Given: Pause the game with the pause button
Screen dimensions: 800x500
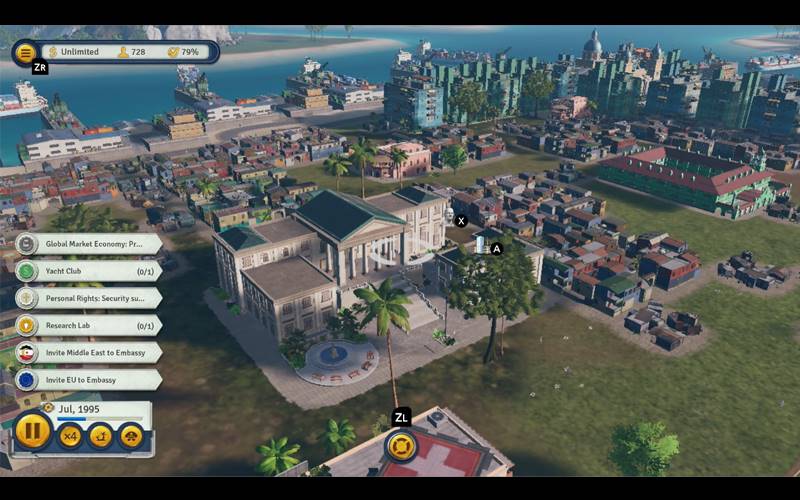Looking at the screenshot, I should [33, 432].
